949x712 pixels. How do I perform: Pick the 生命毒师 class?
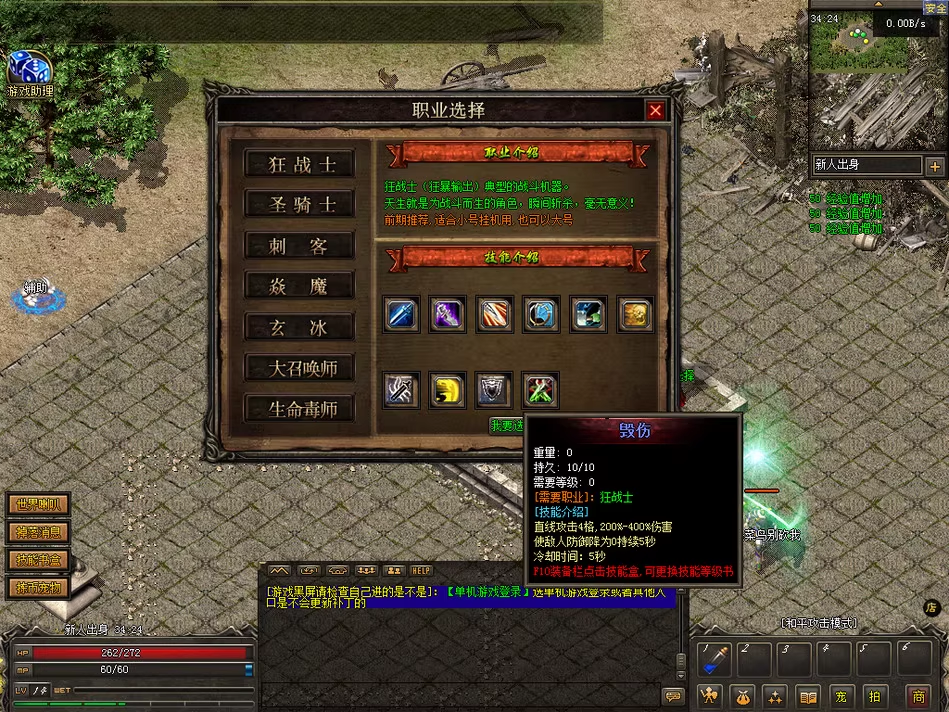pos(300,408)
